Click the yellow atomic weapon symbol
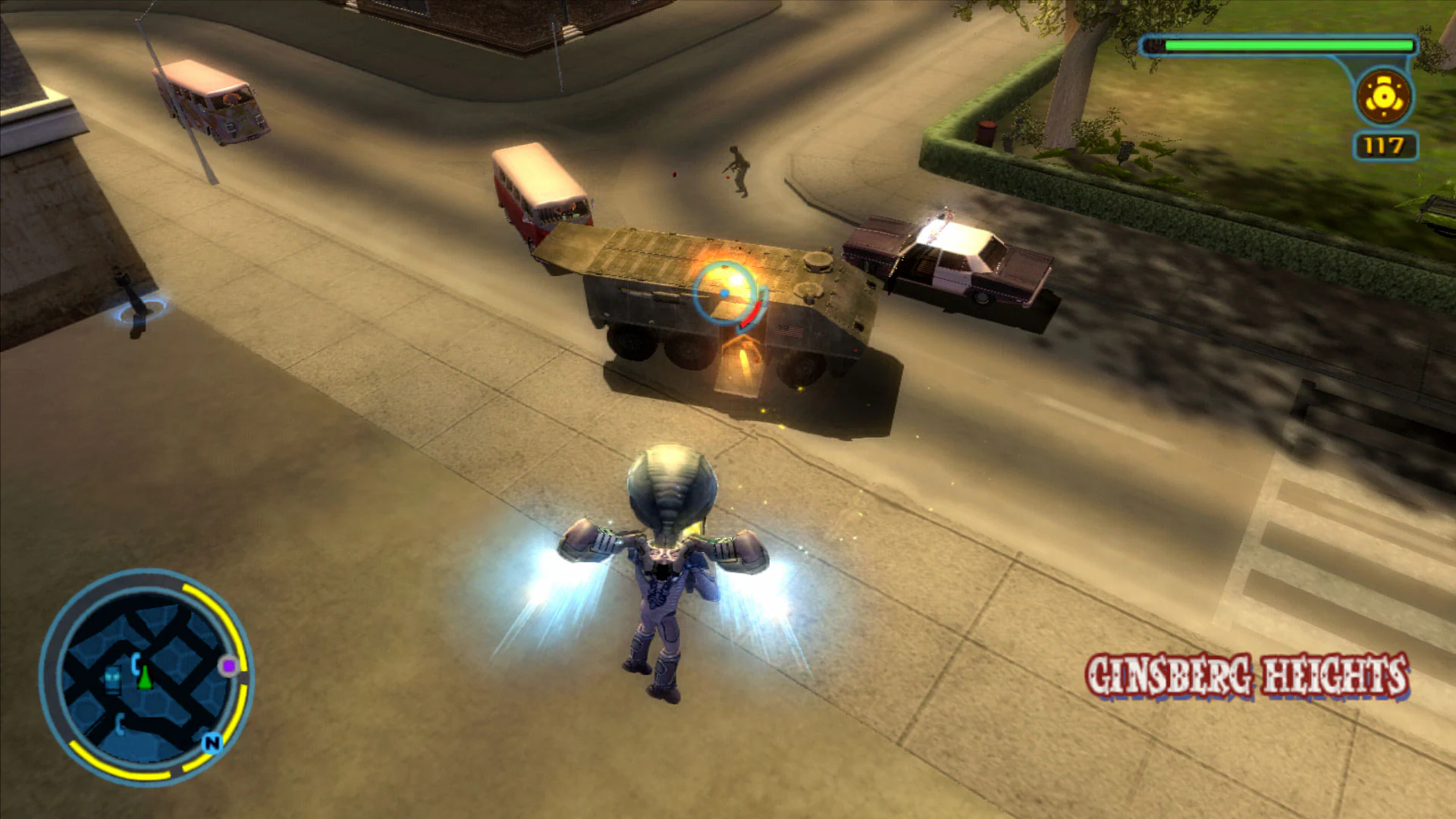The image size is (1456, 819). tap(1382, 96)
